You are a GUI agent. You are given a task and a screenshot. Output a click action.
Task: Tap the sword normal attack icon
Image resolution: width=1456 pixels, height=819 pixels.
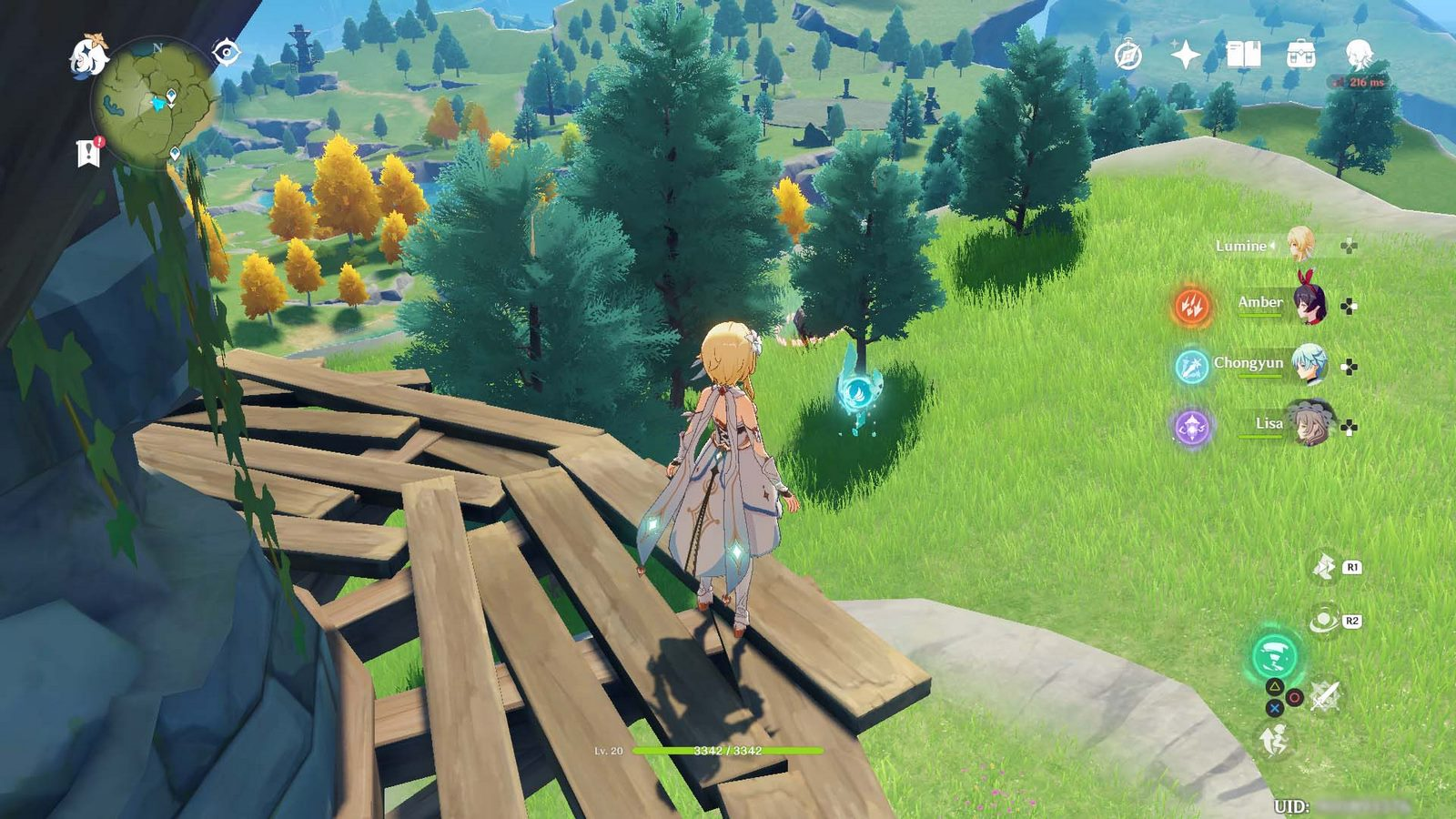[1325, 697]
